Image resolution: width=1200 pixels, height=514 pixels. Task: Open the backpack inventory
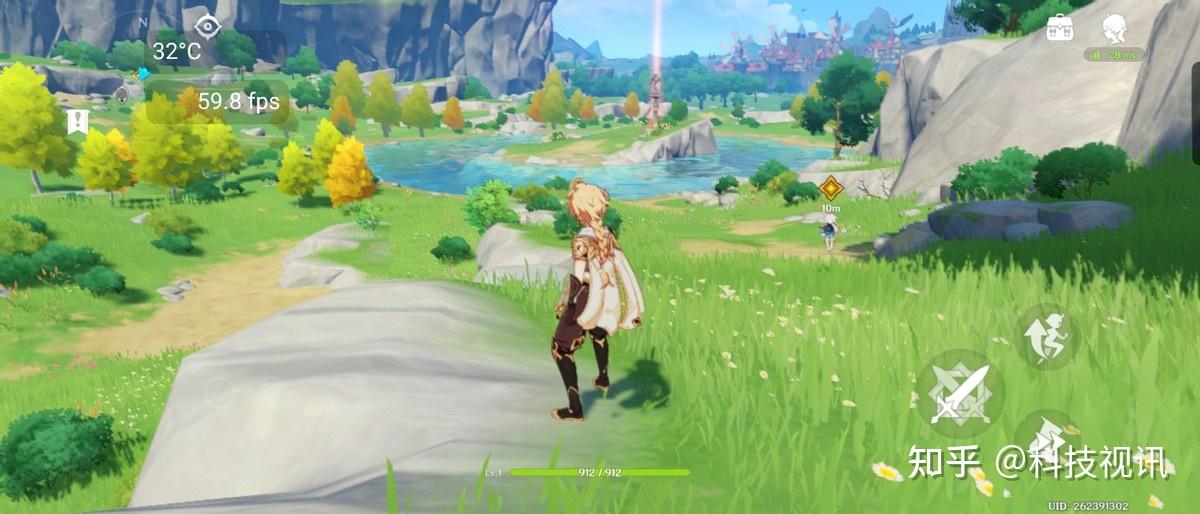point(1060,28)
